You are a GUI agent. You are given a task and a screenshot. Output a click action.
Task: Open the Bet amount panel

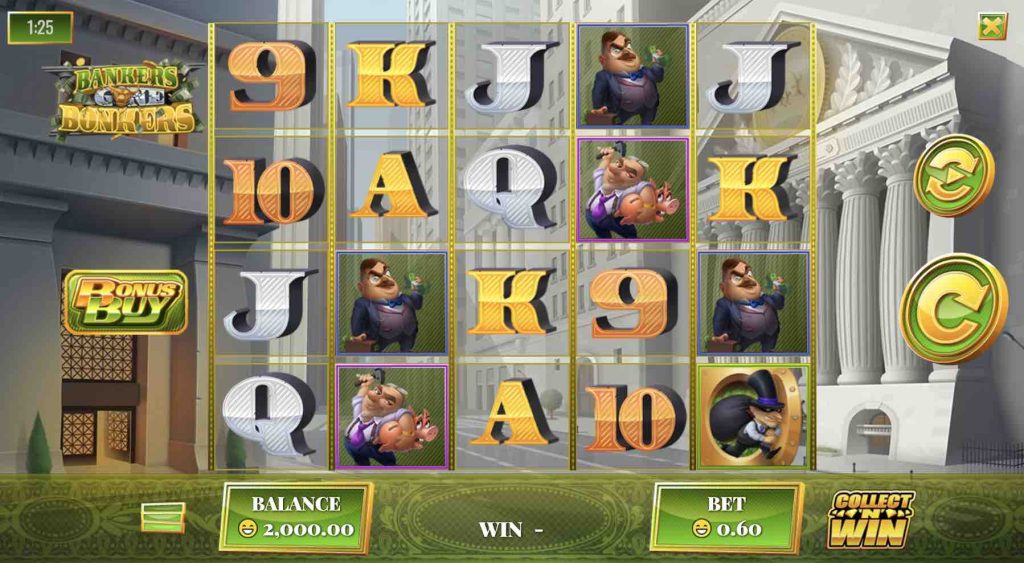point(726,516)
